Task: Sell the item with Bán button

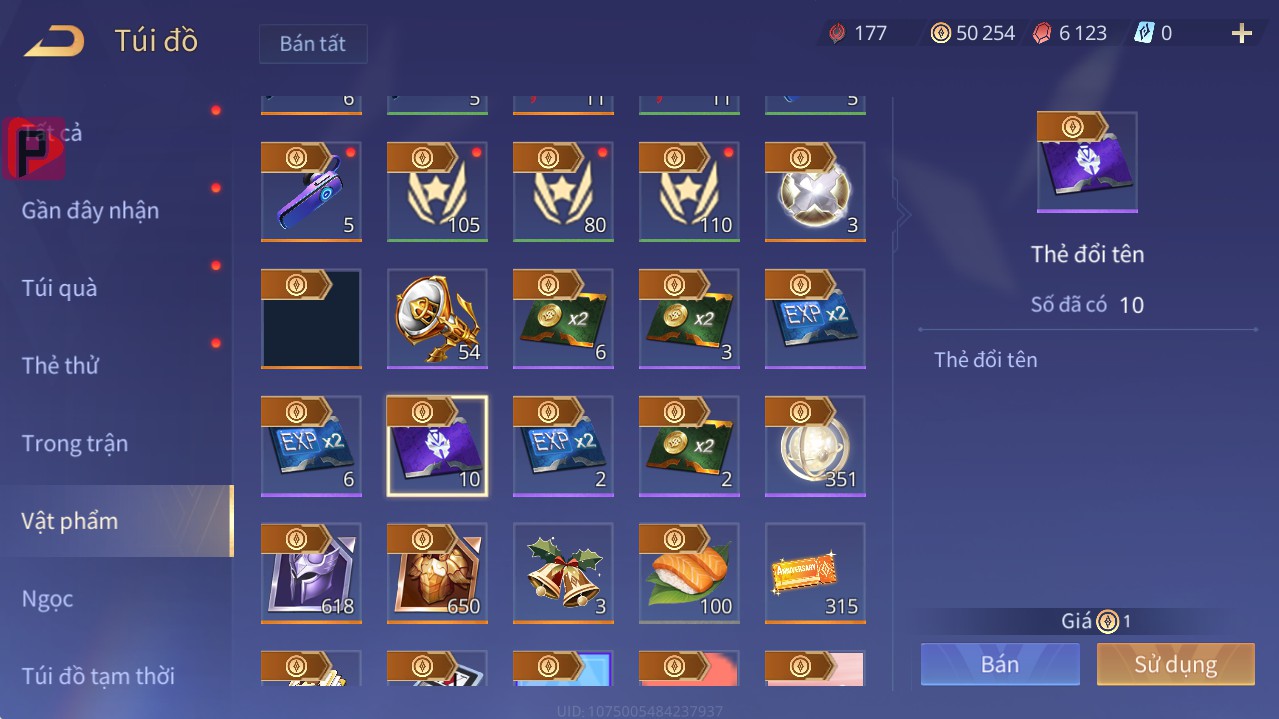Action: tap(1000, 664)
